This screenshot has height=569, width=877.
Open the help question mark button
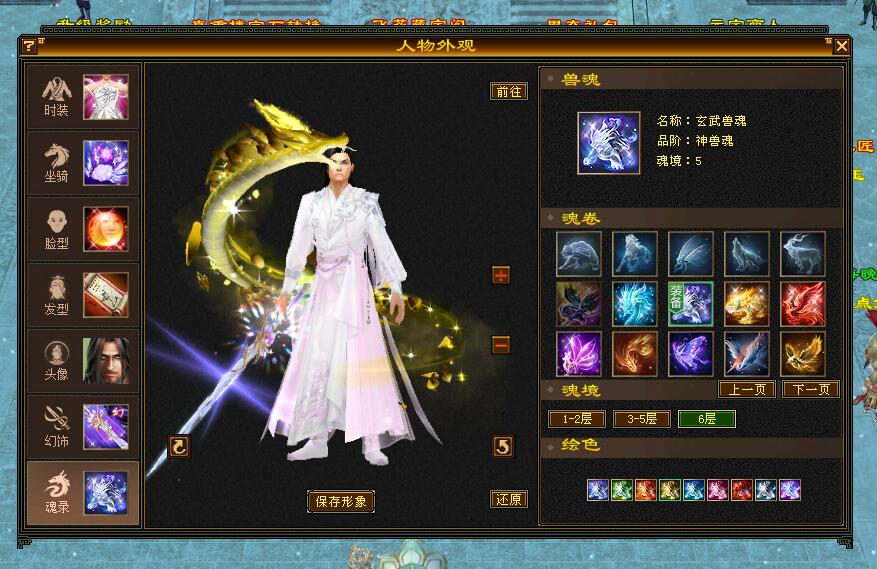(29, 46)
